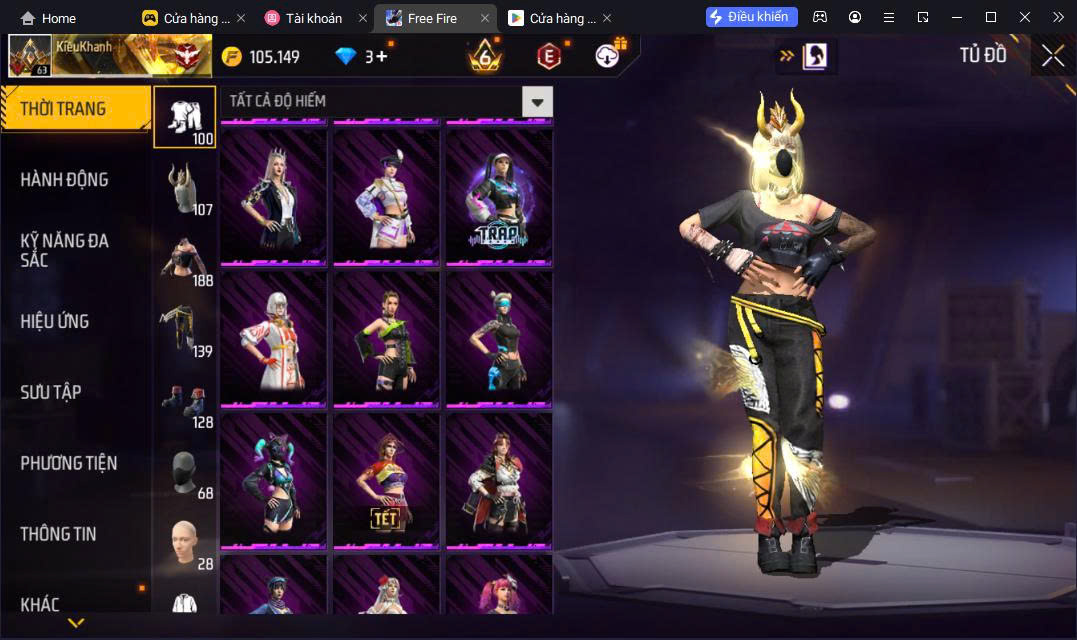
Task: Close the TỦ ĐỒ wardrobe screen
Action: (1052, 56)
